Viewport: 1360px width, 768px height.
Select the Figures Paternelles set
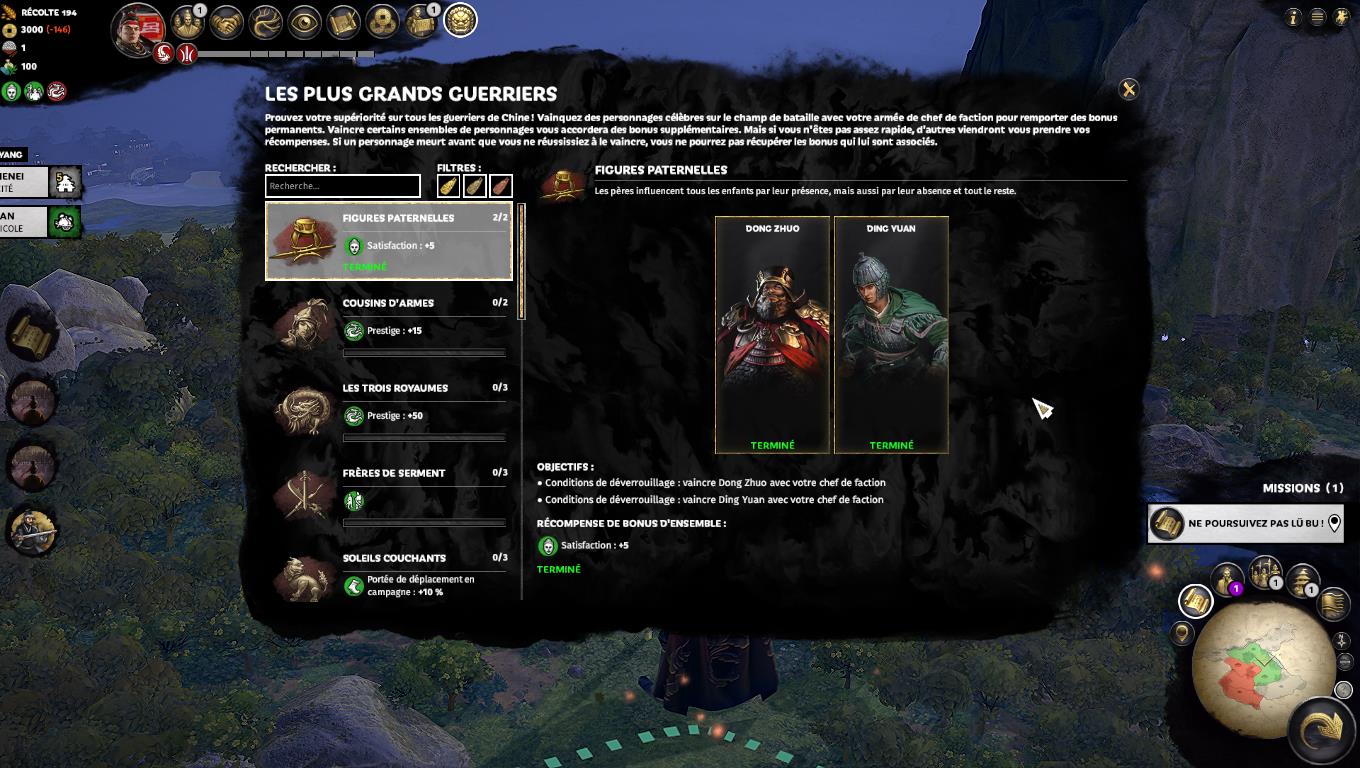[x=389, y=241]
